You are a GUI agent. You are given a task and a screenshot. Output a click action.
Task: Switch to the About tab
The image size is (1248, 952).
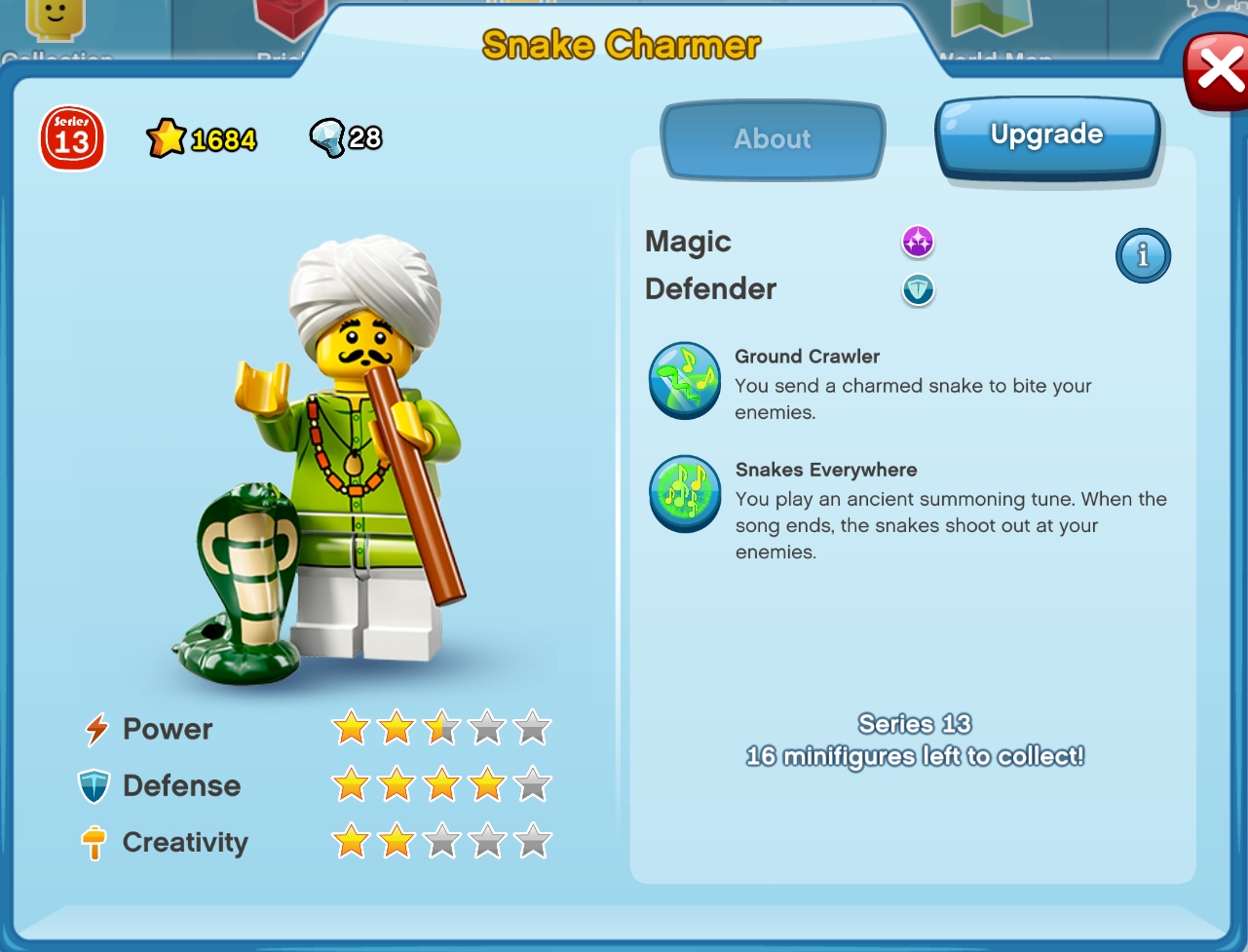click(771, 139)
